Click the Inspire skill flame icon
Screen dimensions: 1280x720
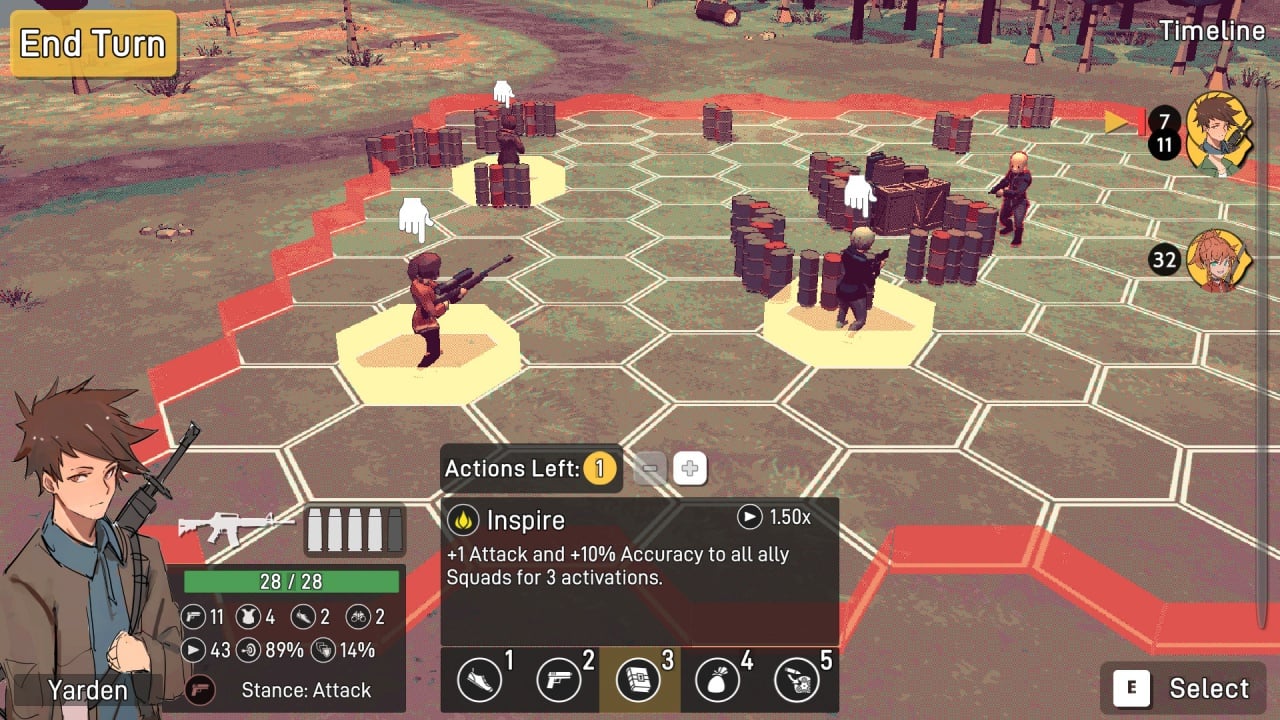coord(463,520)
